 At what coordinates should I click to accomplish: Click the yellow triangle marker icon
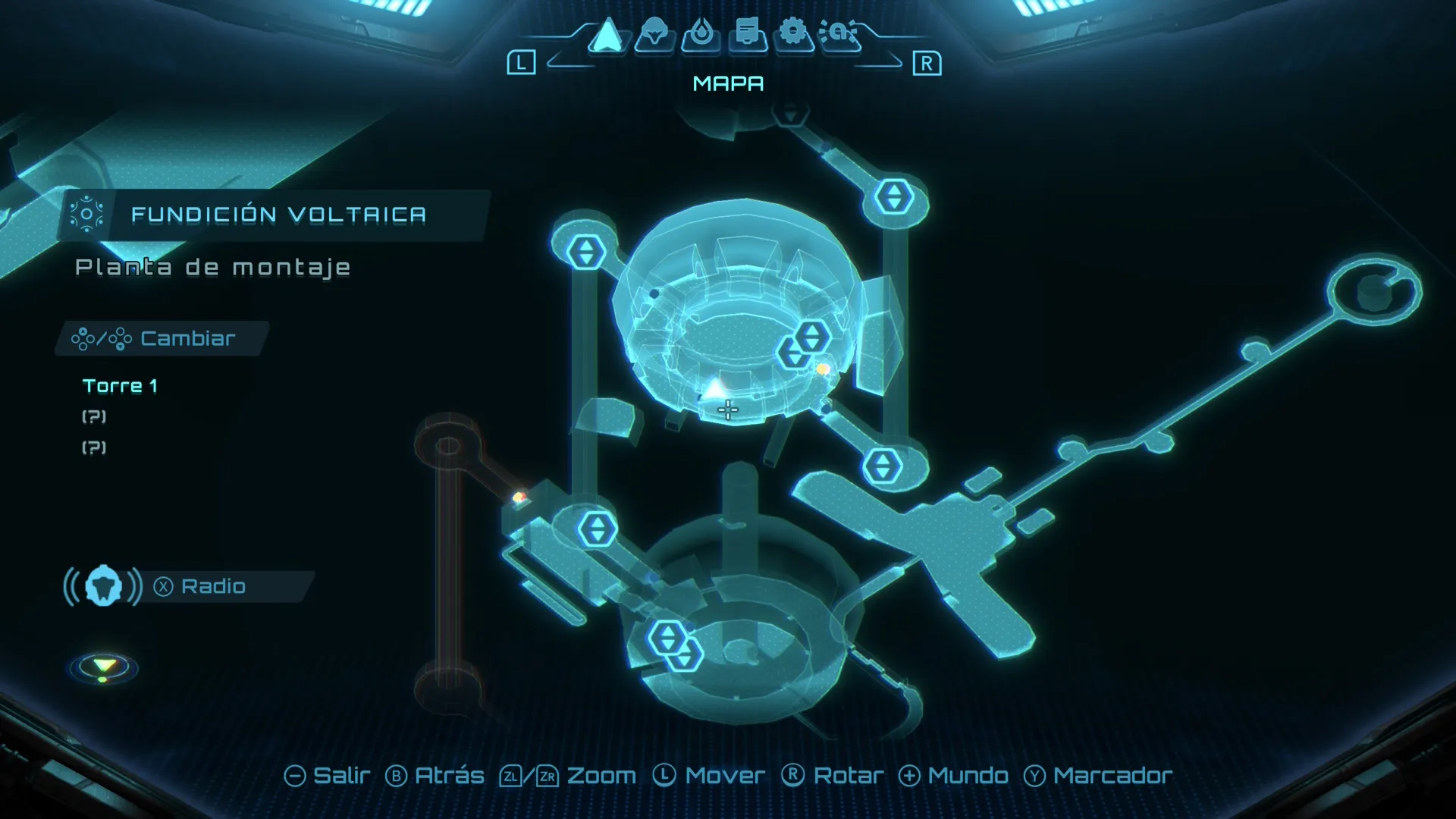(x=104, y=667)
